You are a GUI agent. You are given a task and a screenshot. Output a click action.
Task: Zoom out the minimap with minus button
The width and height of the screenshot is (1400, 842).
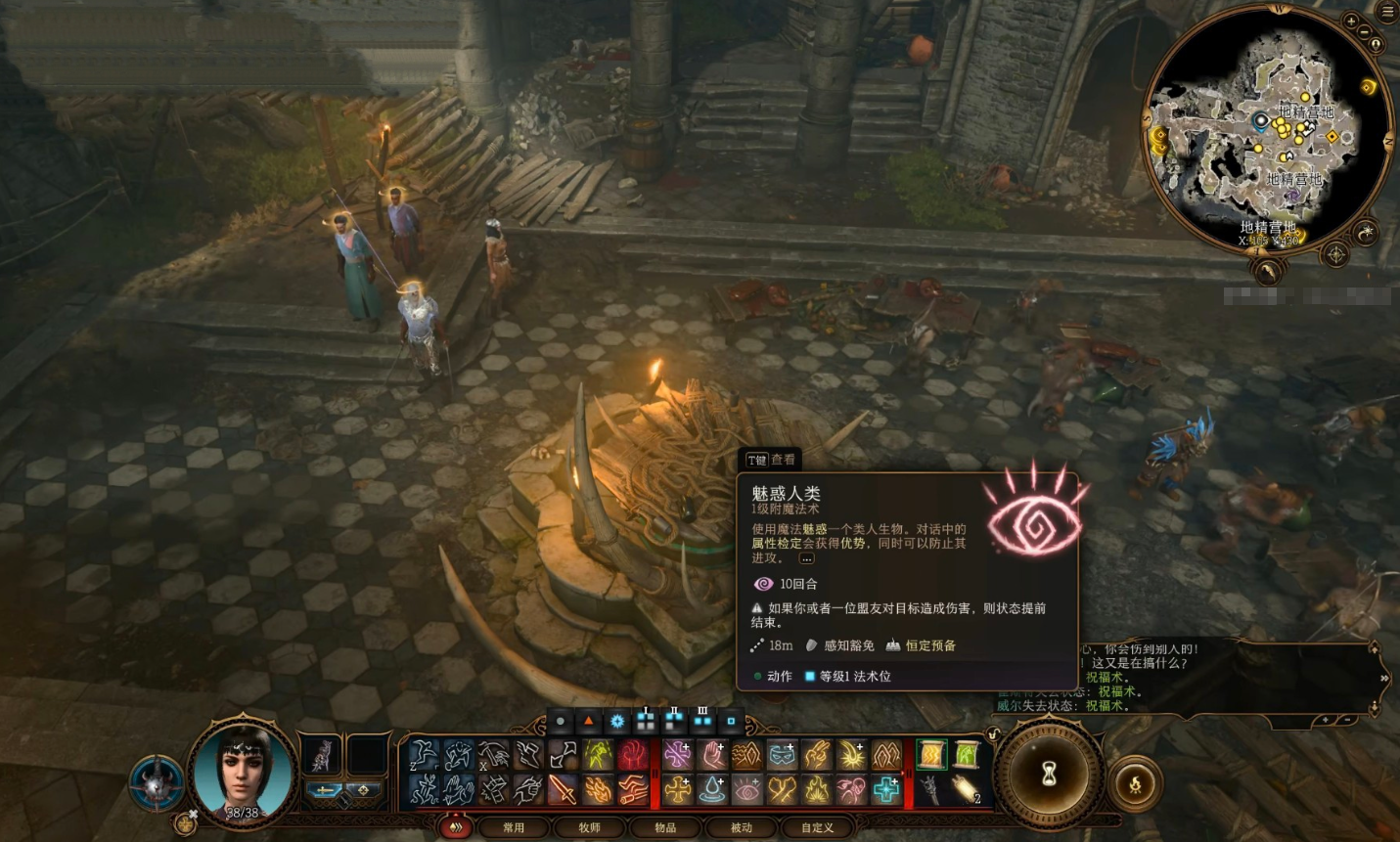[1365, 31]
